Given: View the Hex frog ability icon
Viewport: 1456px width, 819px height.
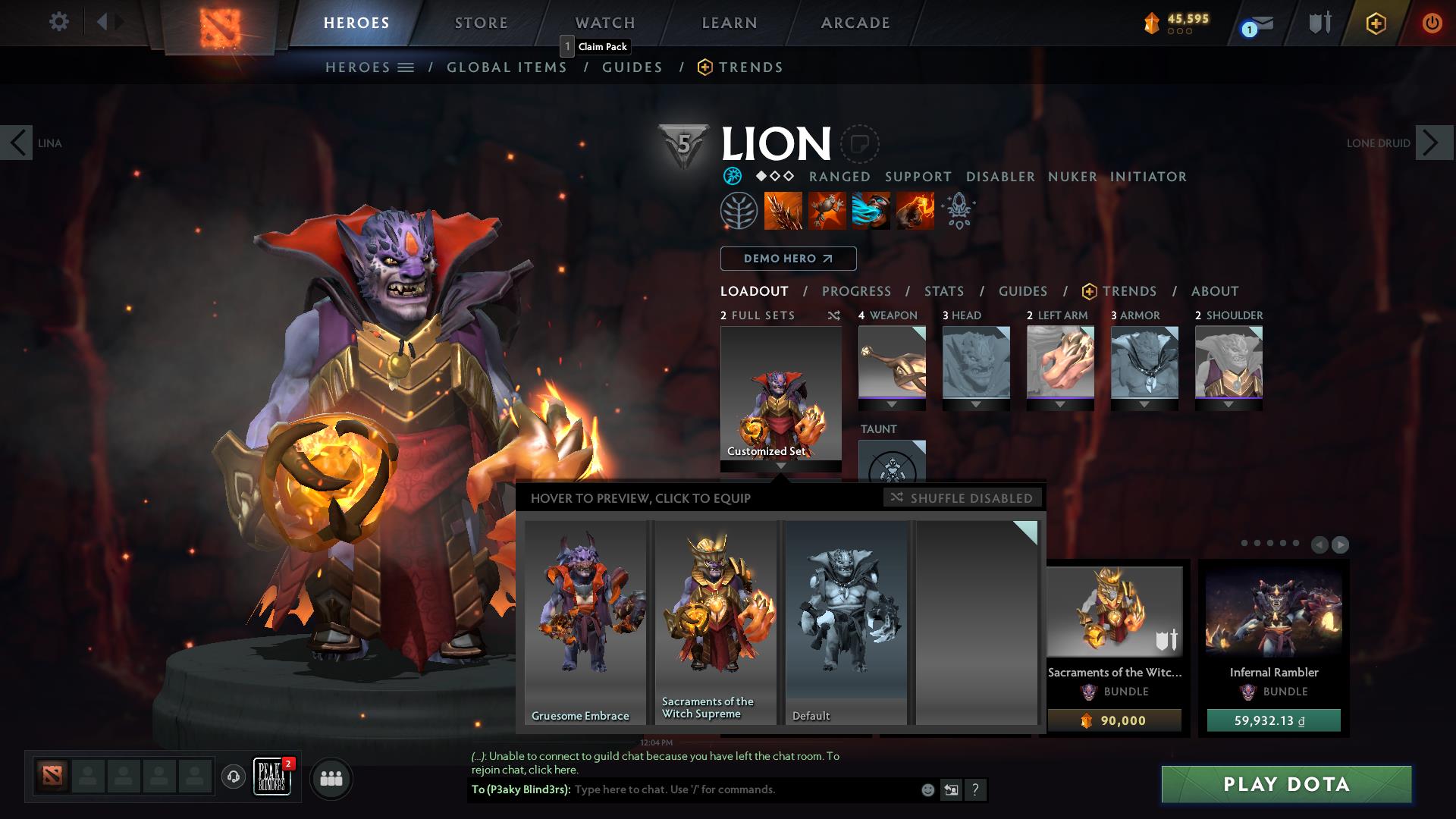Looking at the screenshot, I should [827, 211].
